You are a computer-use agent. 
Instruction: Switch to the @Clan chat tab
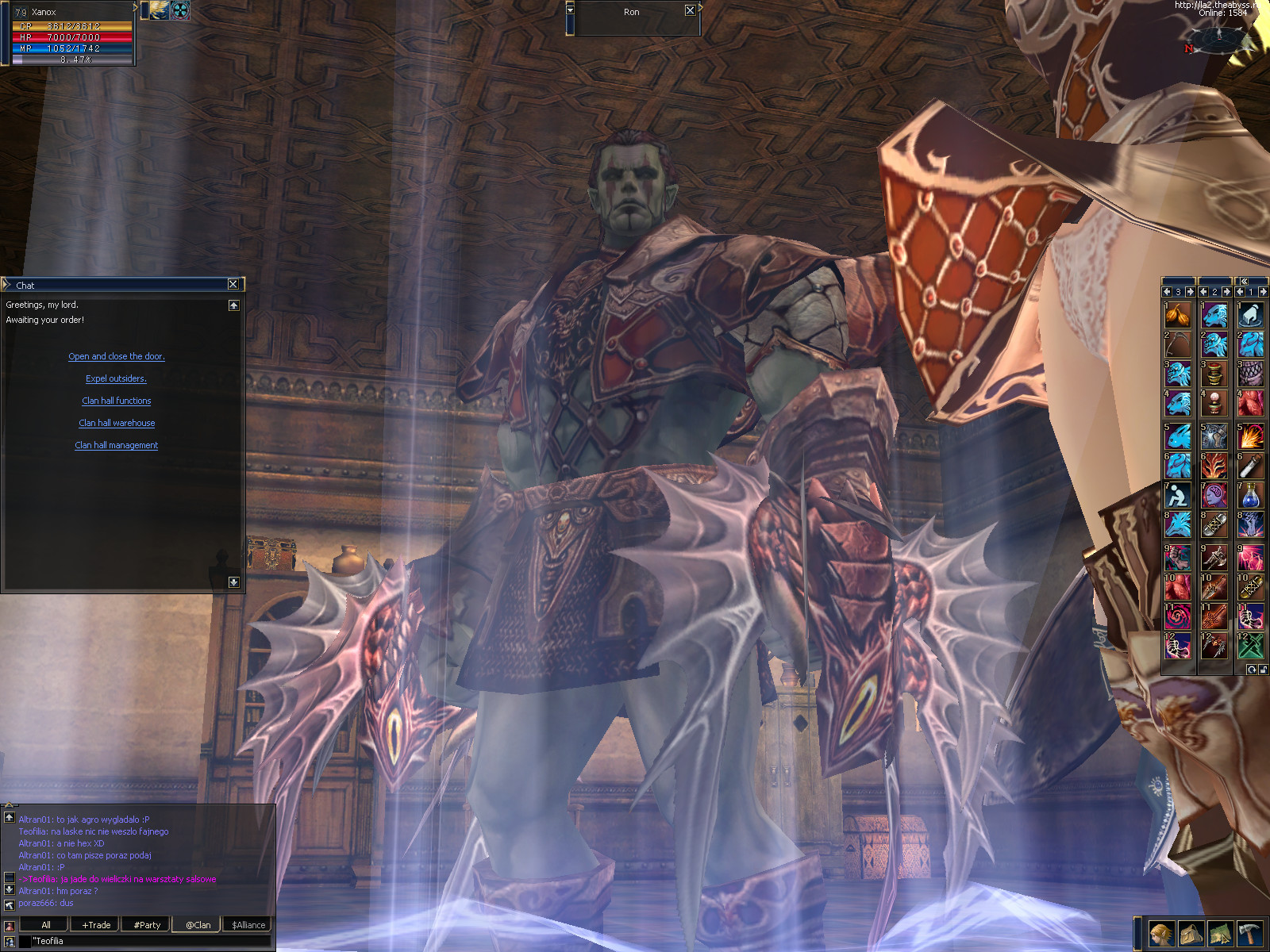[198, 924]
